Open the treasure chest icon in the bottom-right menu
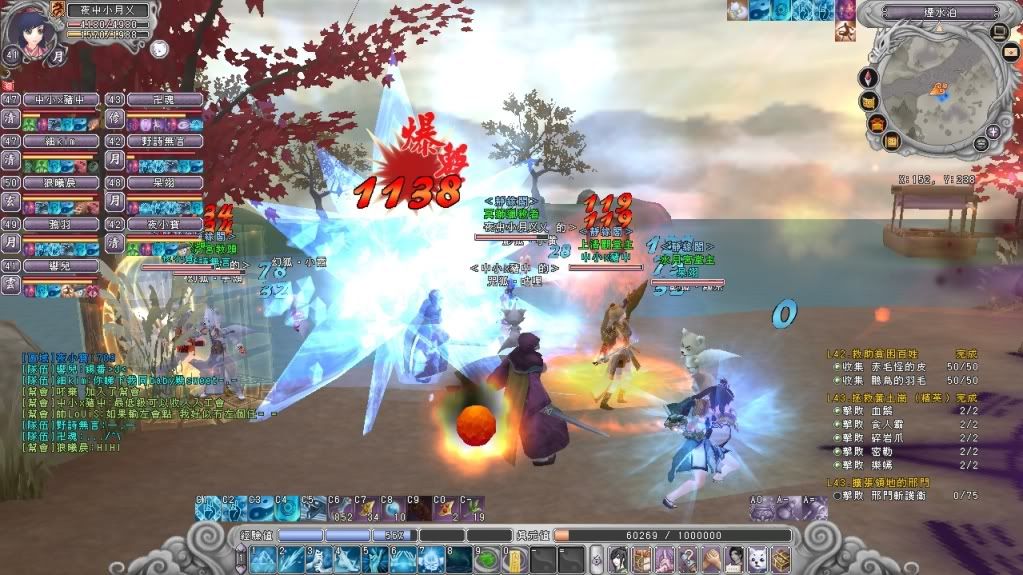This screenshot has height=575, width=1023. (781, 558)
